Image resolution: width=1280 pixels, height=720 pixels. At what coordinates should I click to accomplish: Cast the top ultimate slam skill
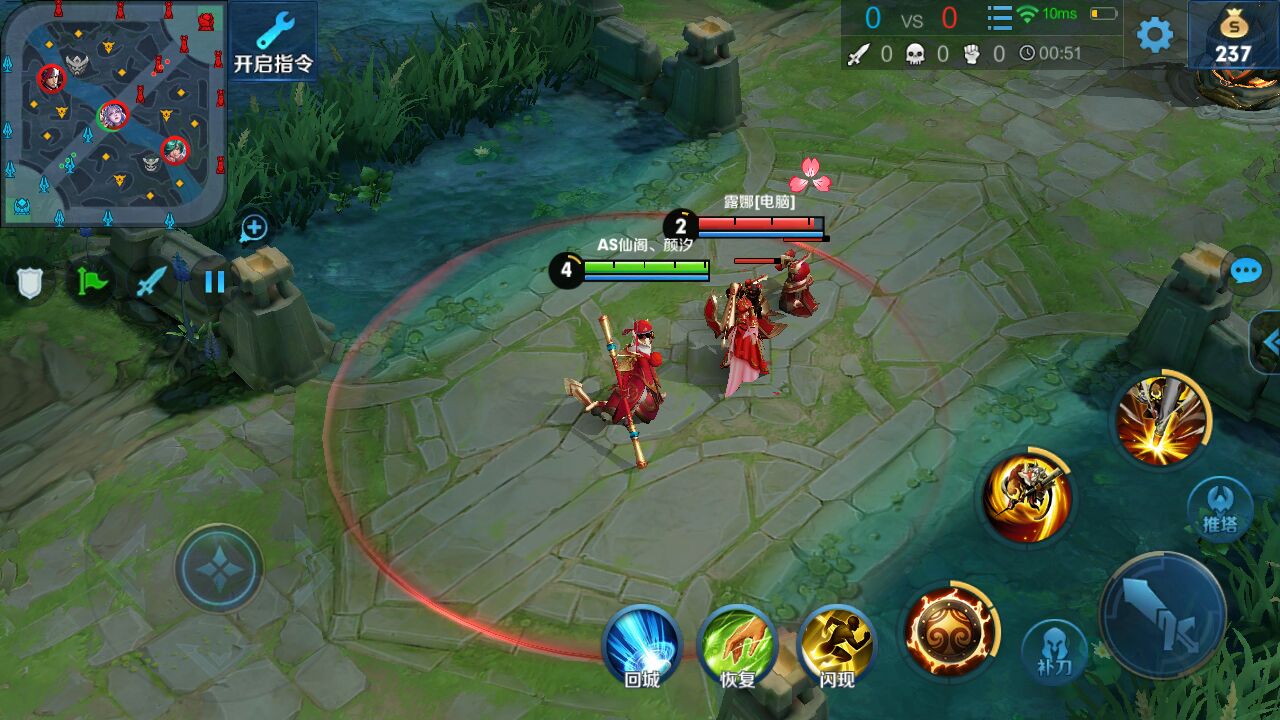[1160, 418]
